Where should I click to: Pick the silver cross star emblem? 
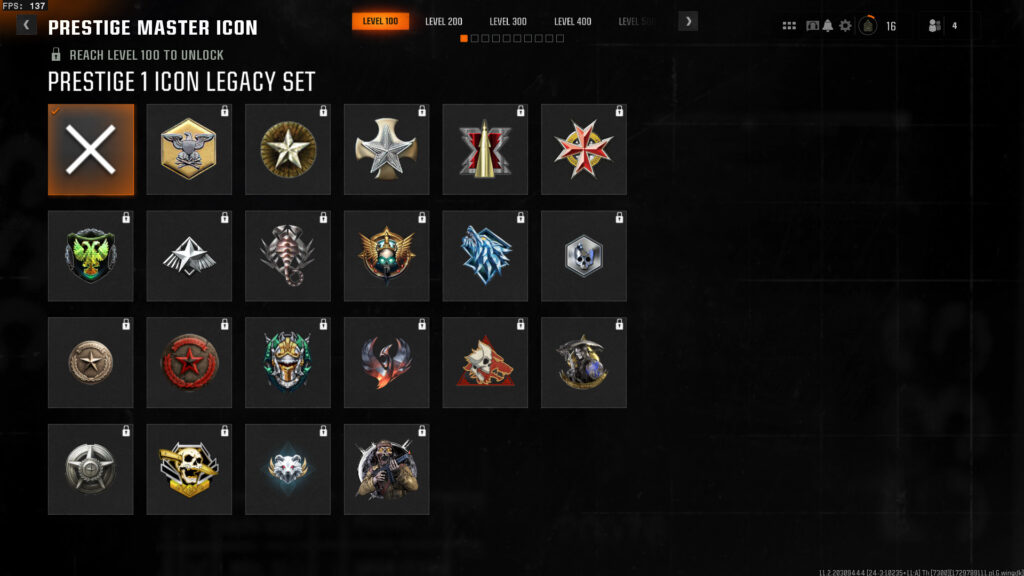pyautogui.click(x=386, y=150)
